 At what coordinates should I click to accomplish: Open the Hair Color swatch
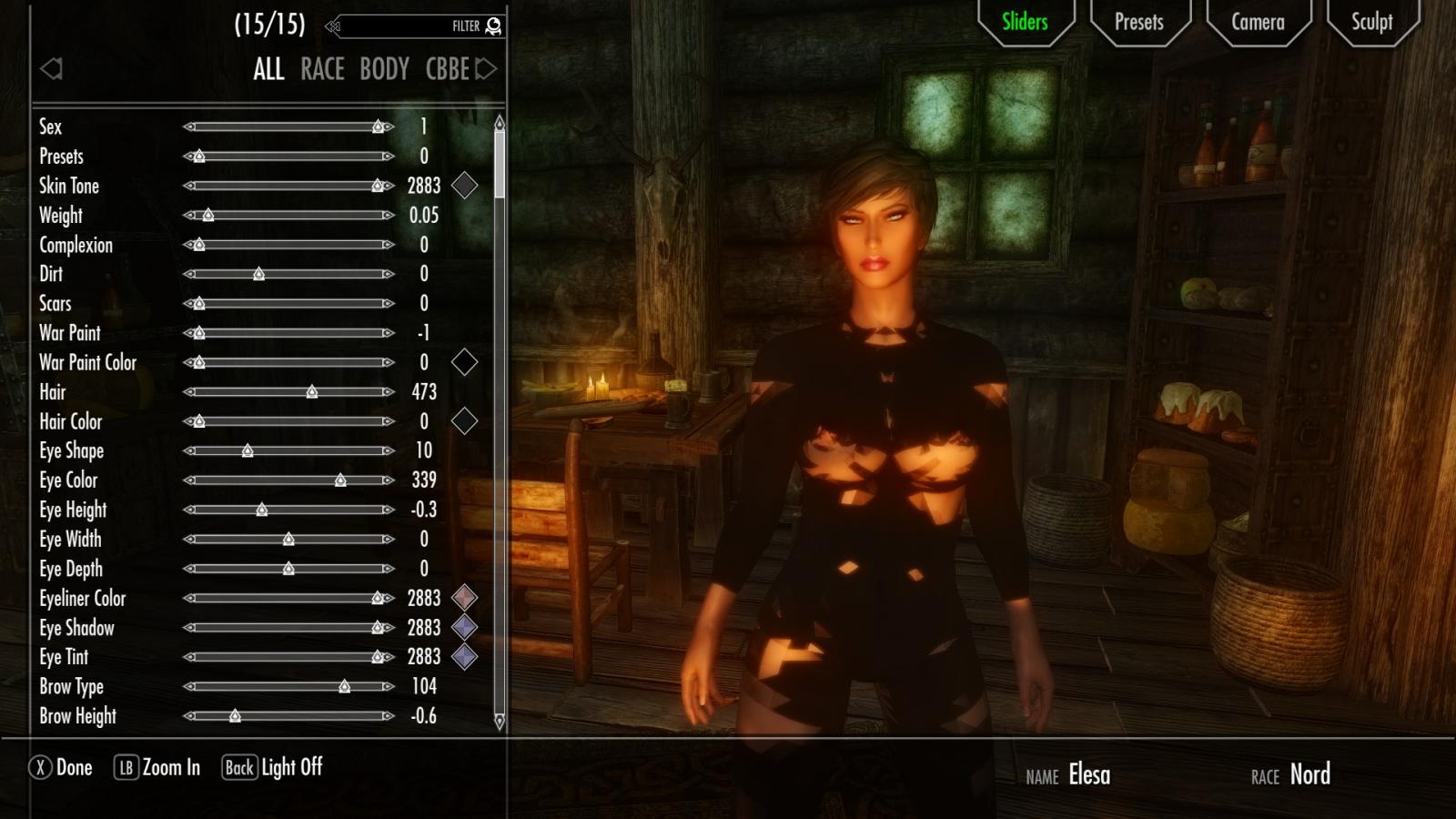tap(464, 421)
